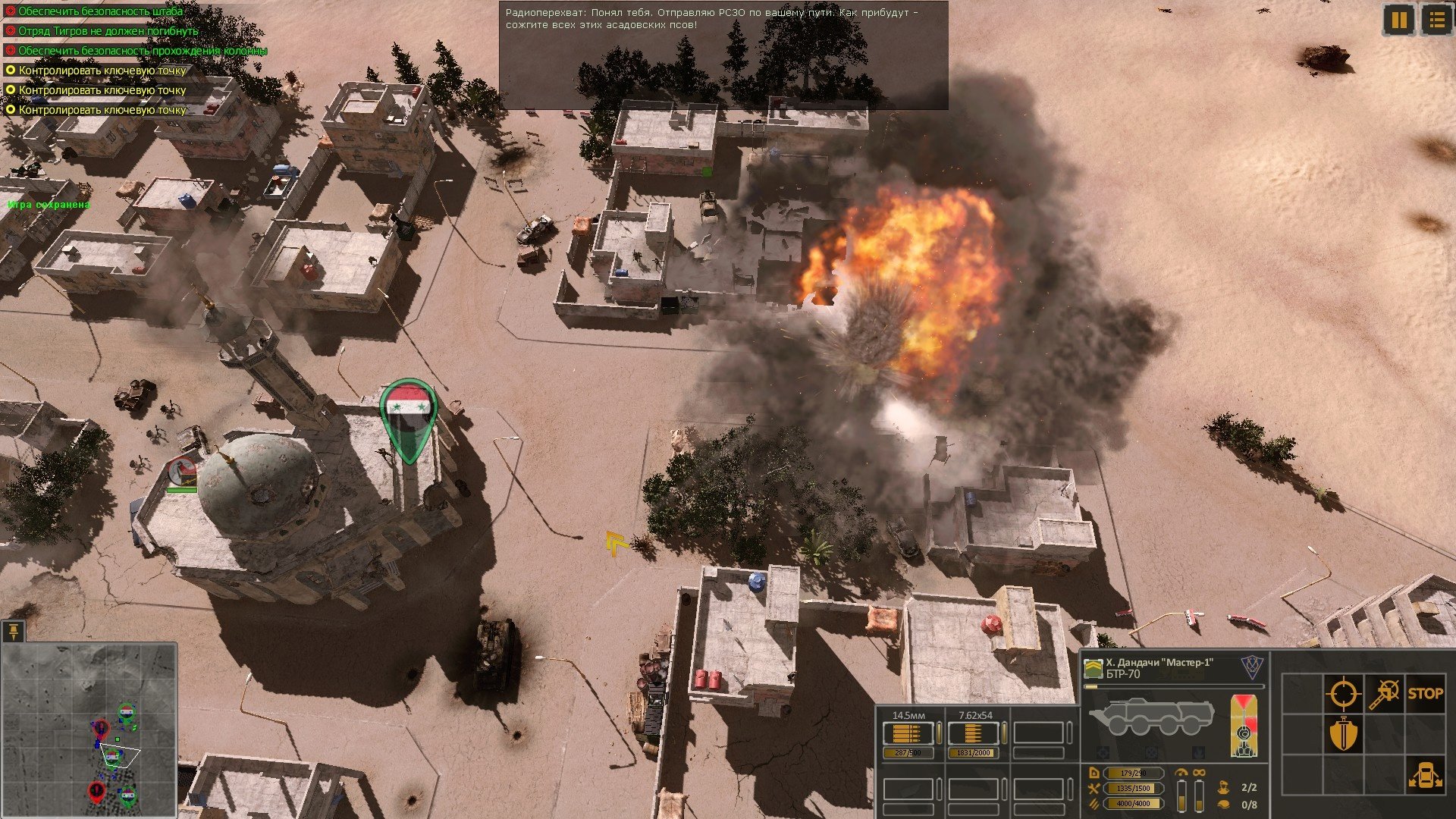
Task: Activate the crosshair attack command
Action: pos(1342,693)
